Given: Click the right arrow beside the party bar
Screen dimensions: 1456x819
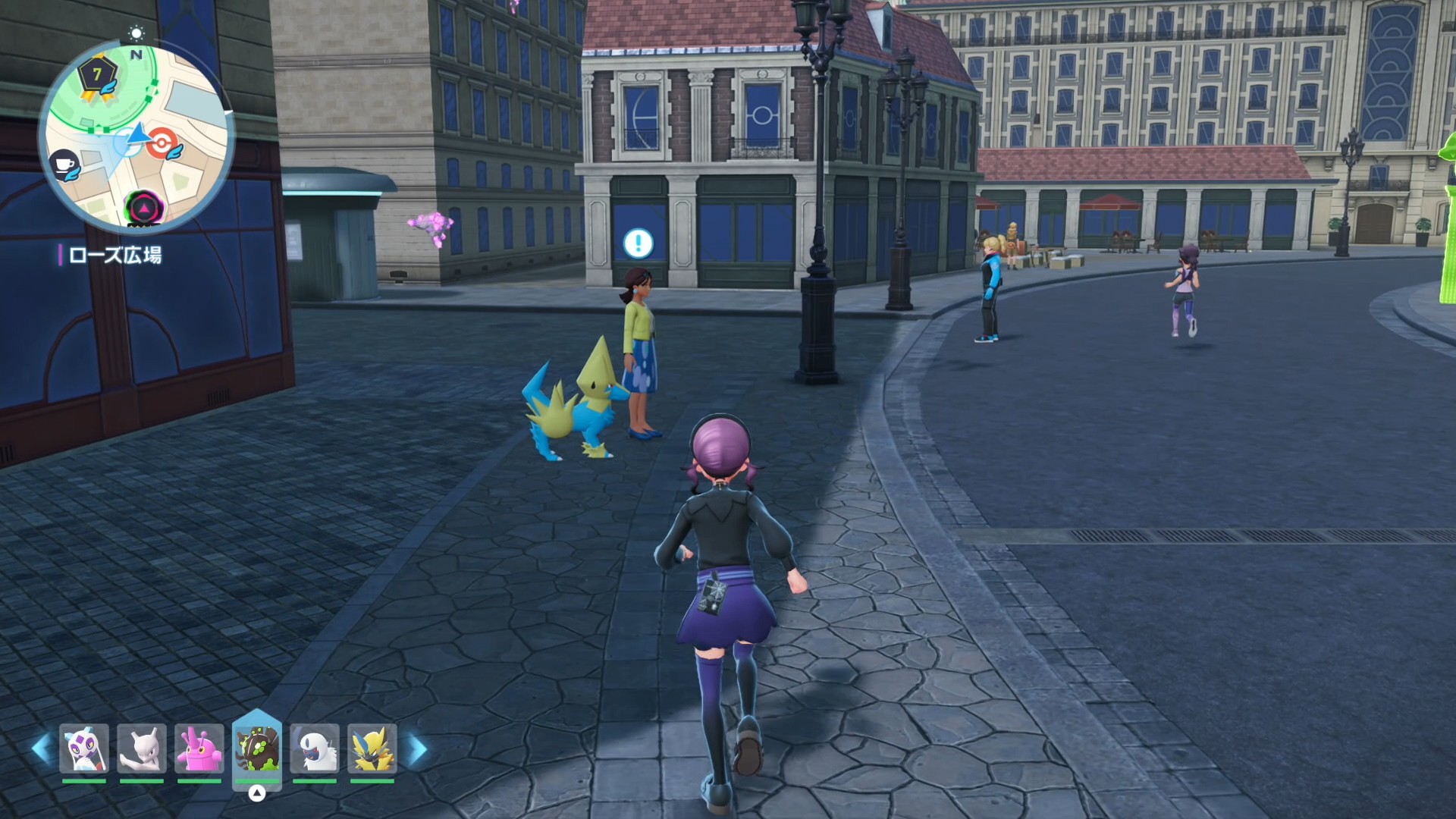Looking at the screenshot, I should pos(418,749).
